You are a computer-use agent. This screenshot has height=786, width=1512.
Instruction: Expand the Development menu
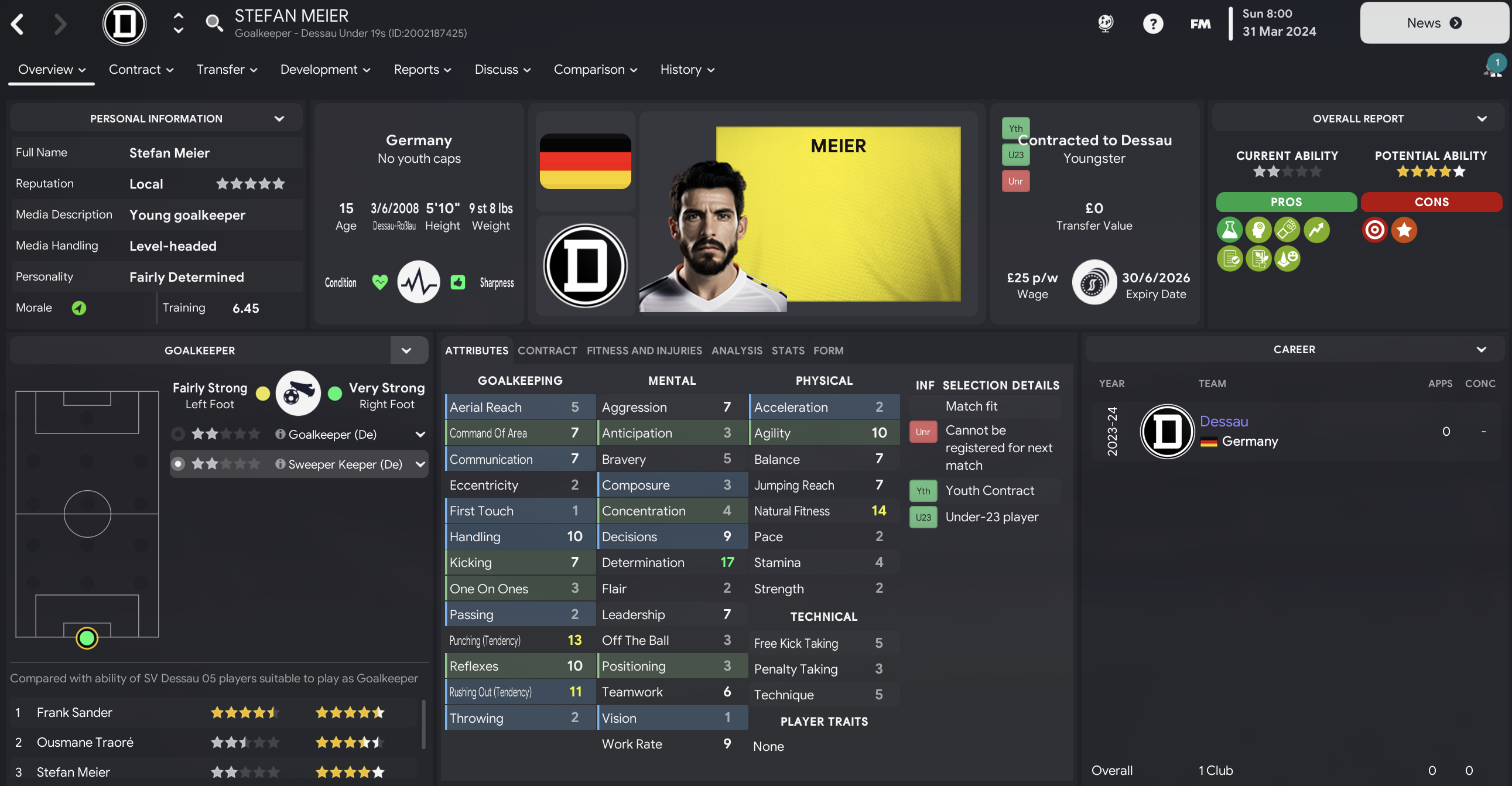(325, 69)
